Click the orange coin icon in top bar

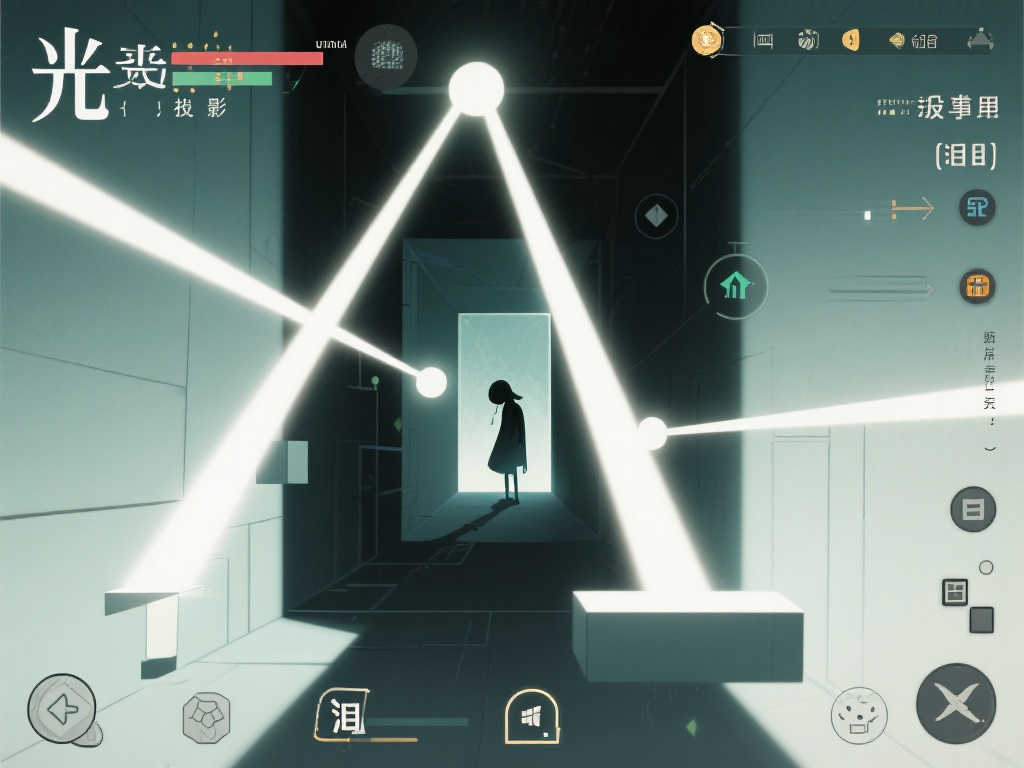pos(707,40)
